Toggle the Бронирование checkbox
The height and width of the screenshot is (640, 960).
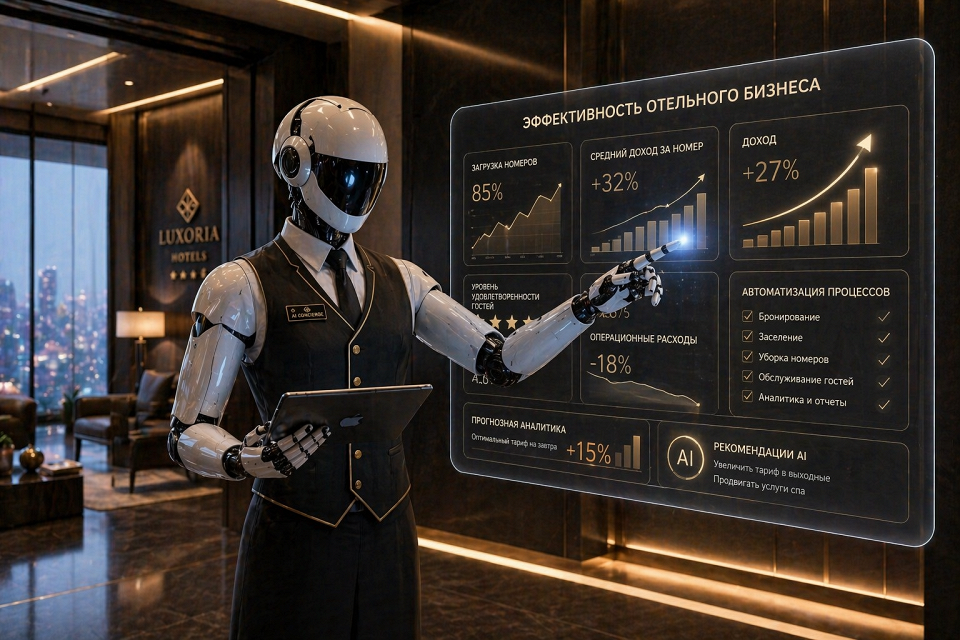point(748,316)
